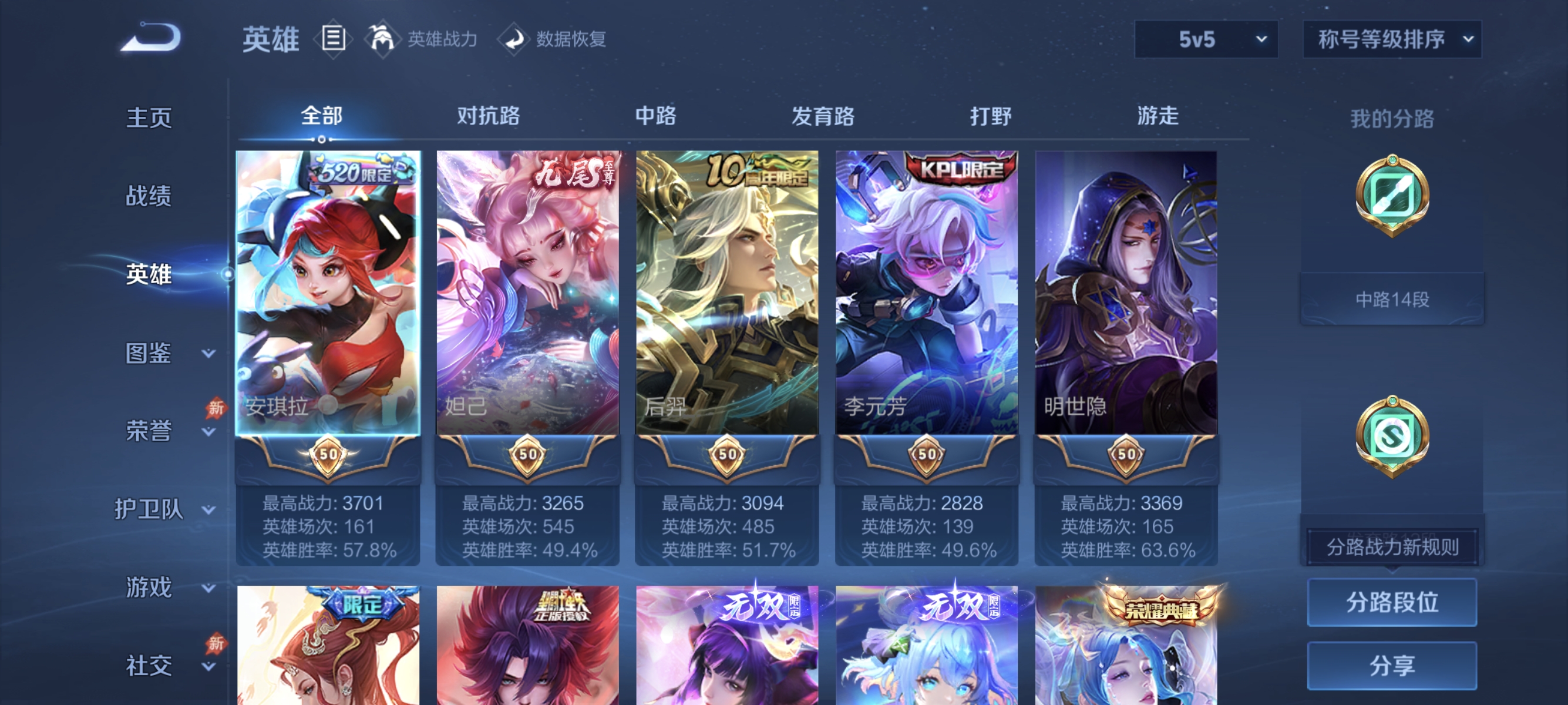This screenshot has width=1568, height=705.
Task: Open 战绩 in the left sidebar
Action: click(148, 196)
